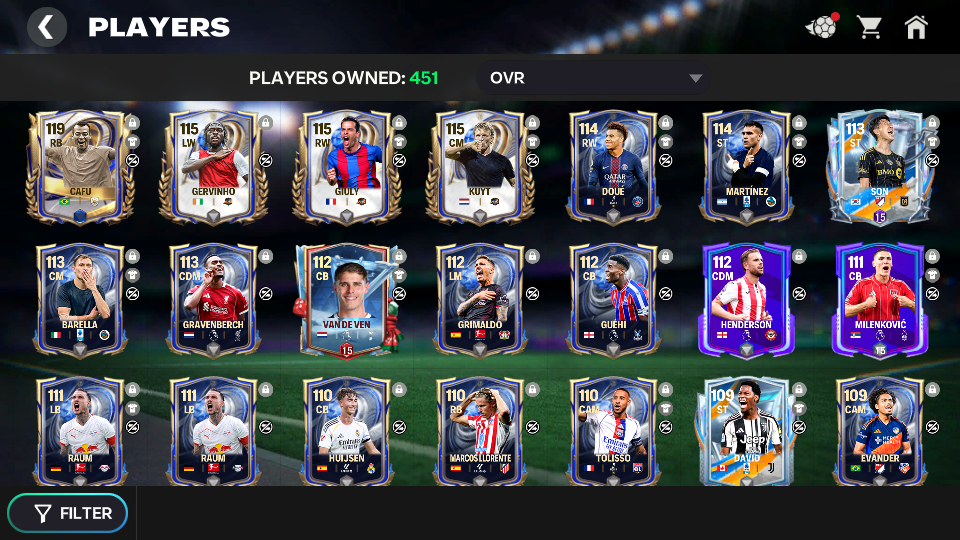Image resolution: width=960 pixels, height=540 pixels.
Task: Choose the Henderson player card
Action: 745,298
